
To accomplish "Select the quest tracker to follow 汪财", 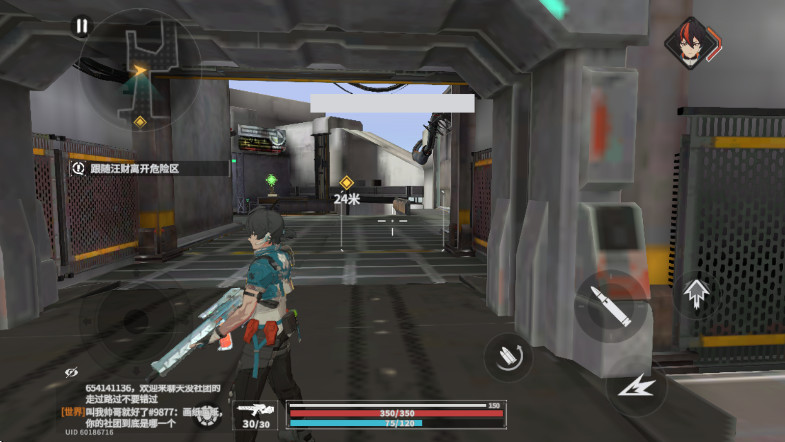I will [x=145, y=169].
